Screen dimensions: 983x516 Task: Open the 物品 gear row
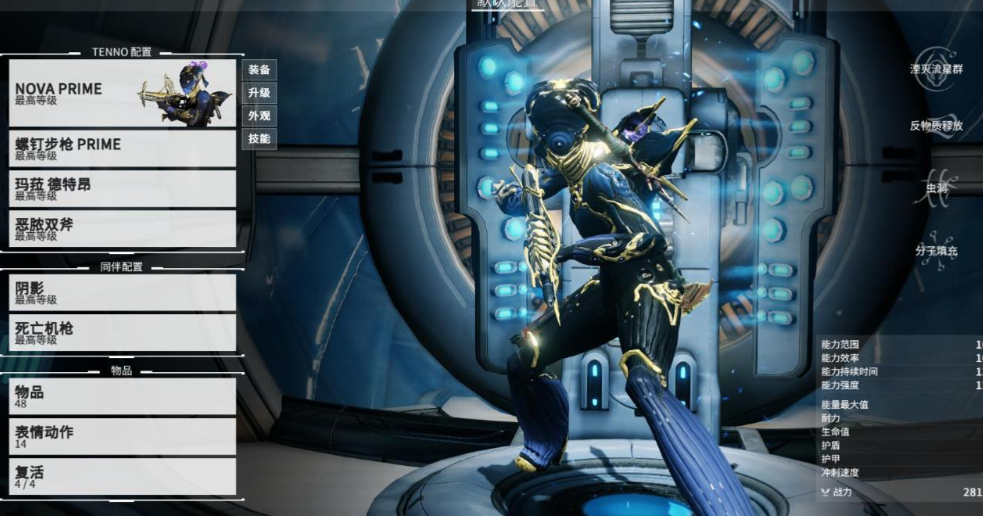click(122, 397)
